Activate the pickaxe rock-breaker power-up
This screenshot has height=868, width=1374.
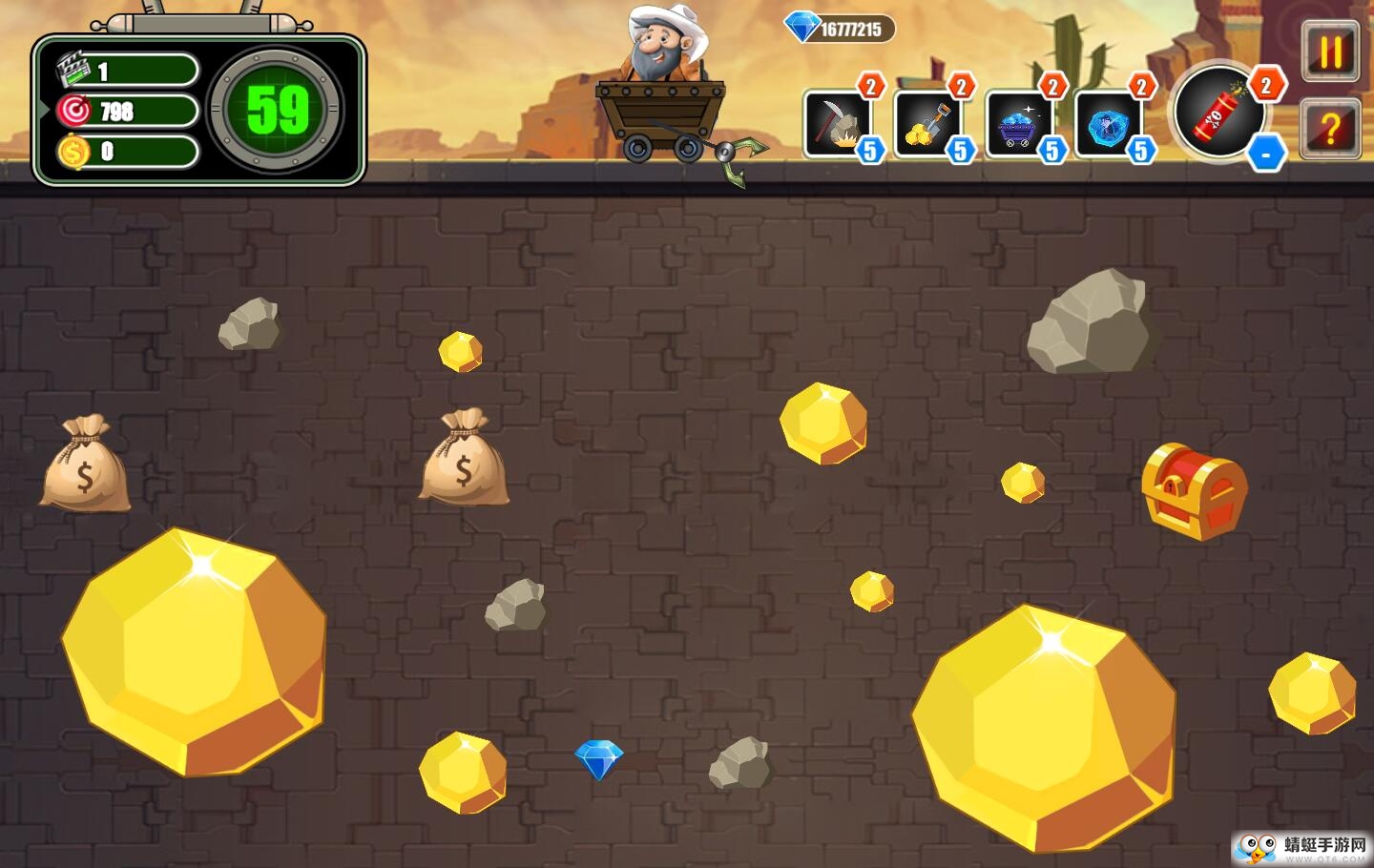click(836, 123)
